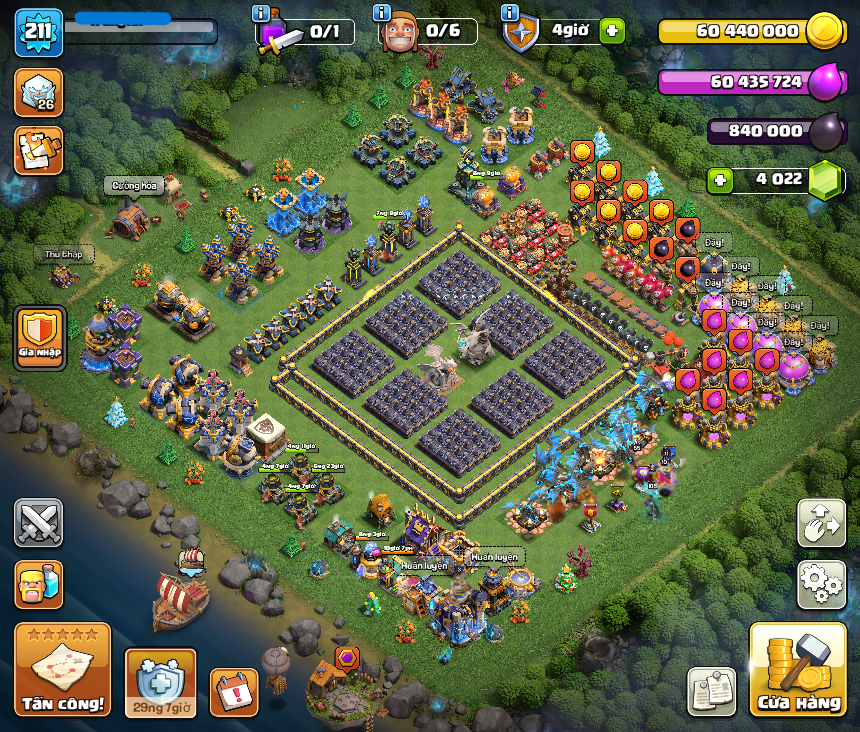The width and height of the screenshot is (860, 732).
Task: Open the "Cửa hàng" shop
Action: [x=797, y=670]
